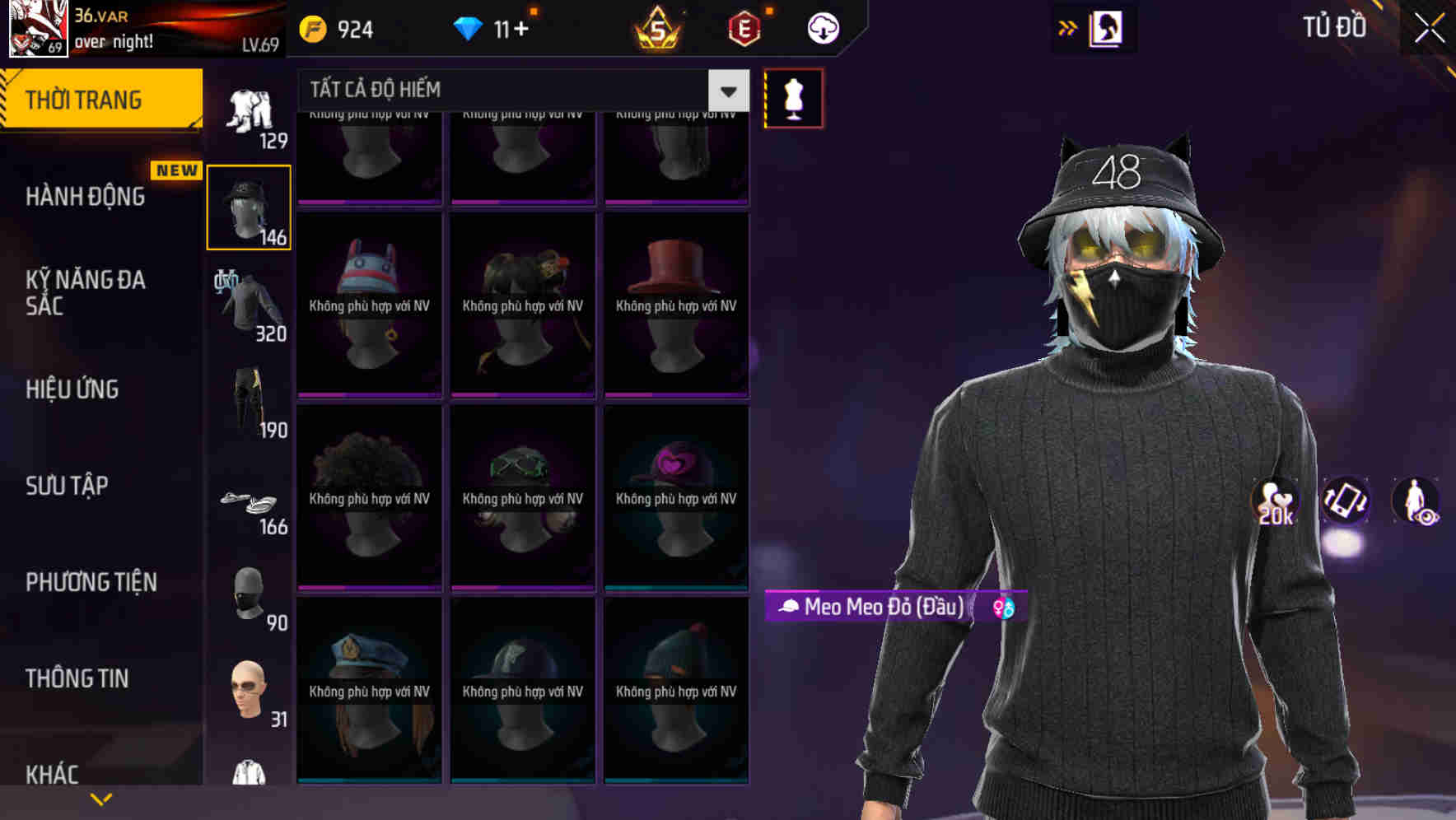
Task: Click the mannequin outfit preview icon
Action: click(x=793, y=98)
